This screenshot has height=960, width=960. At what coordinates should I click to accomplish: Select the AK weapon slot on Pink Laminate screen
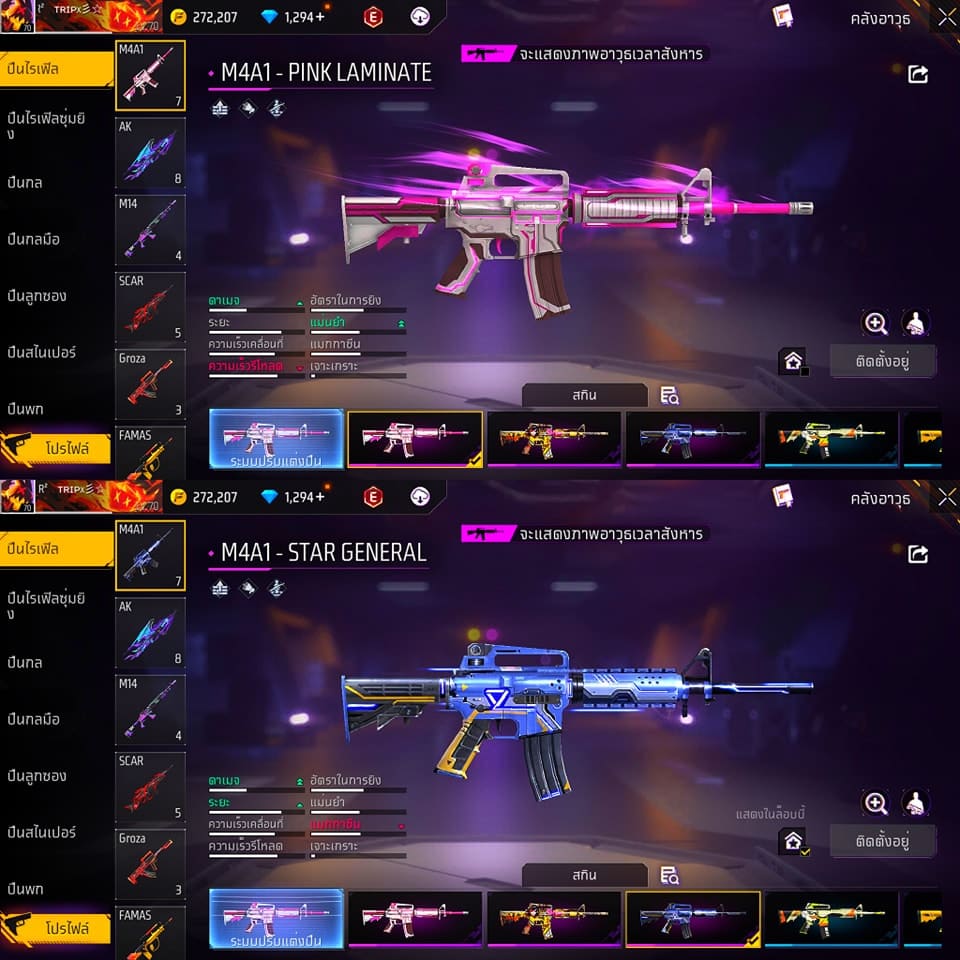[x=150, y=153]
